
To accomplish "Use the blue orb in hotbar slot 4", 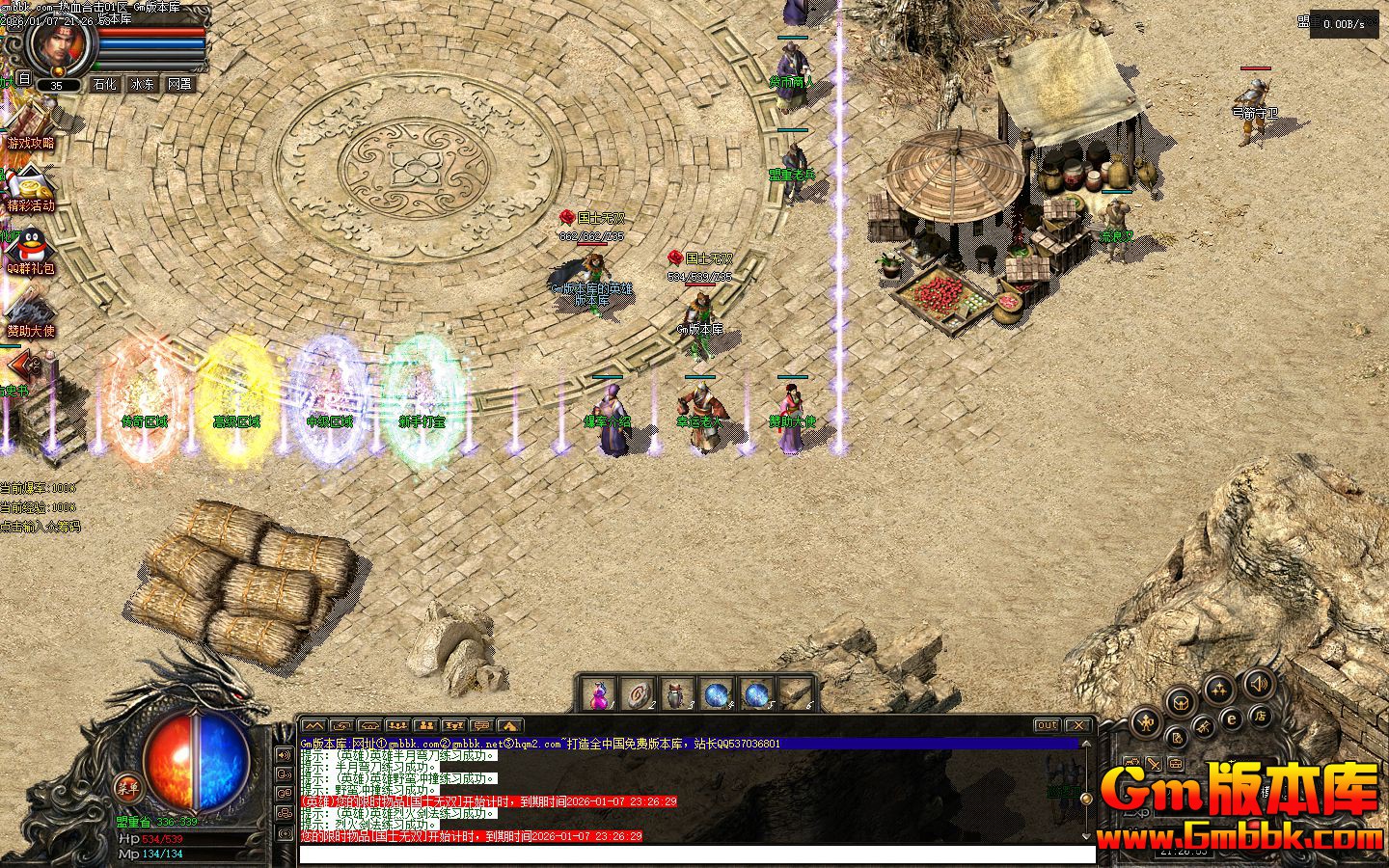I will (717, 693).
